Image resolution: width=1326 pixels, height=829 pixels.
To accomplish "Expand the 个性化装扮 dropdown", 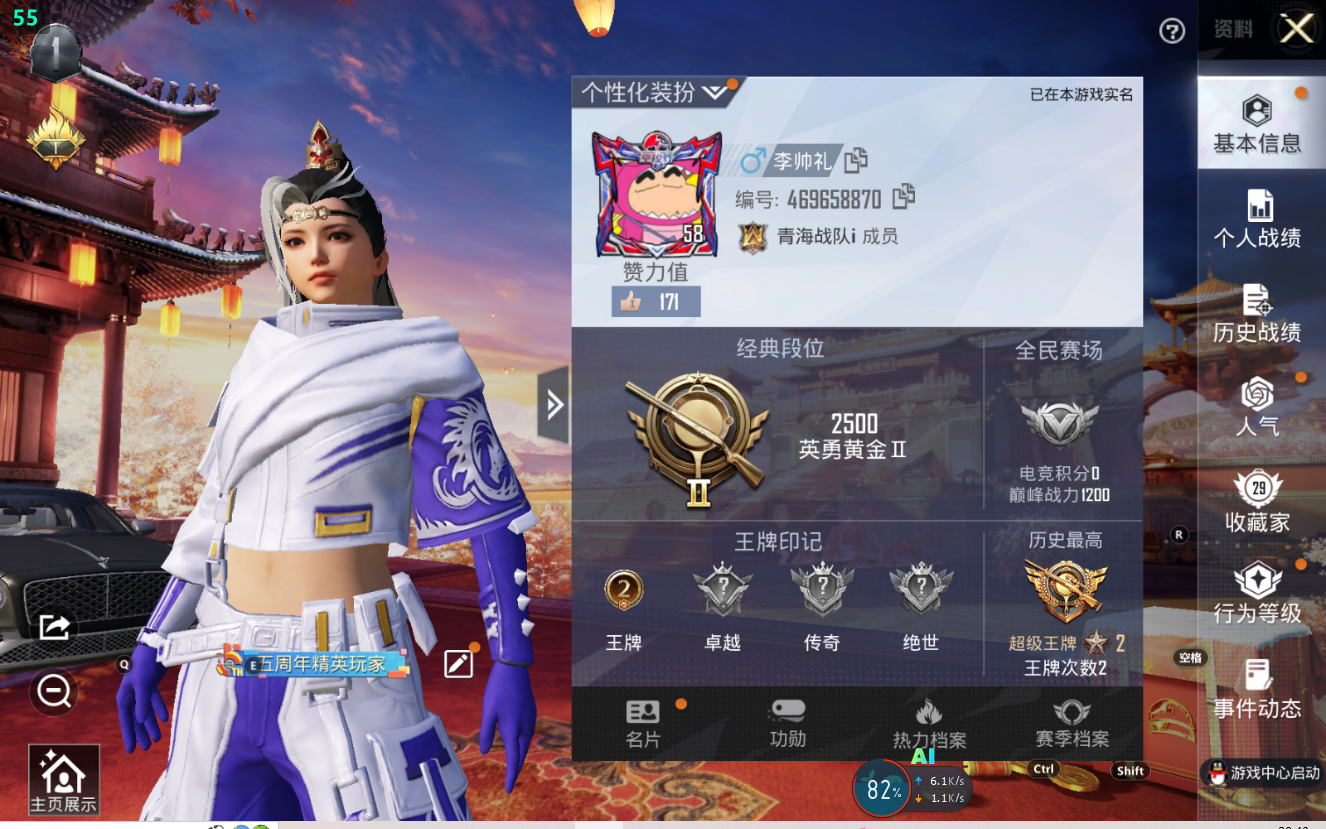I will click(654, 93).
